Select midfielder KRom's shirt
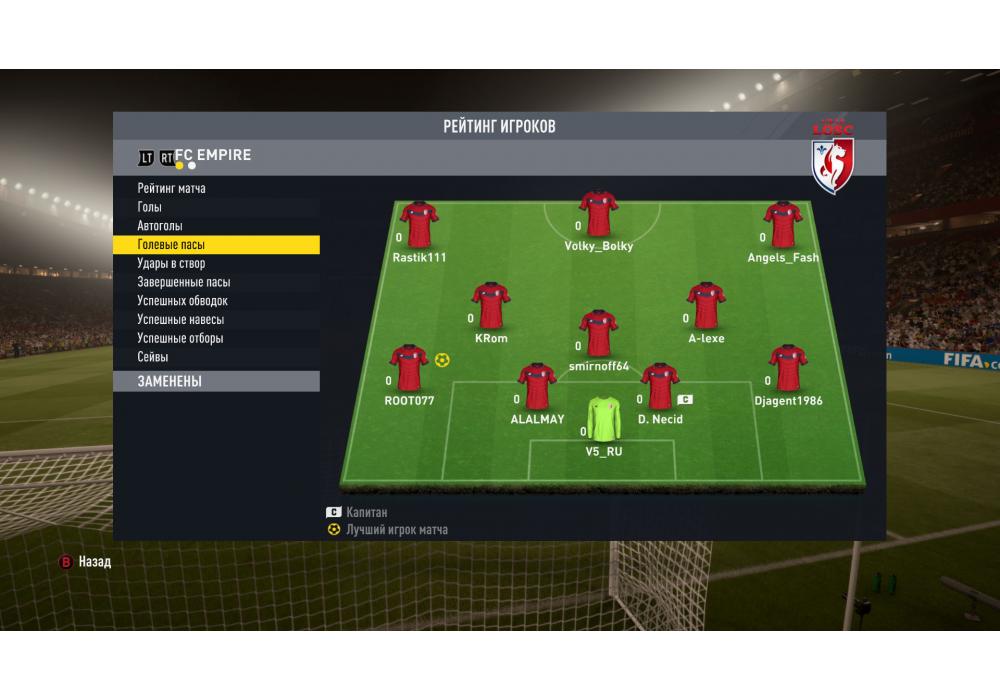1000x700 pixels. tap(491, 306)
